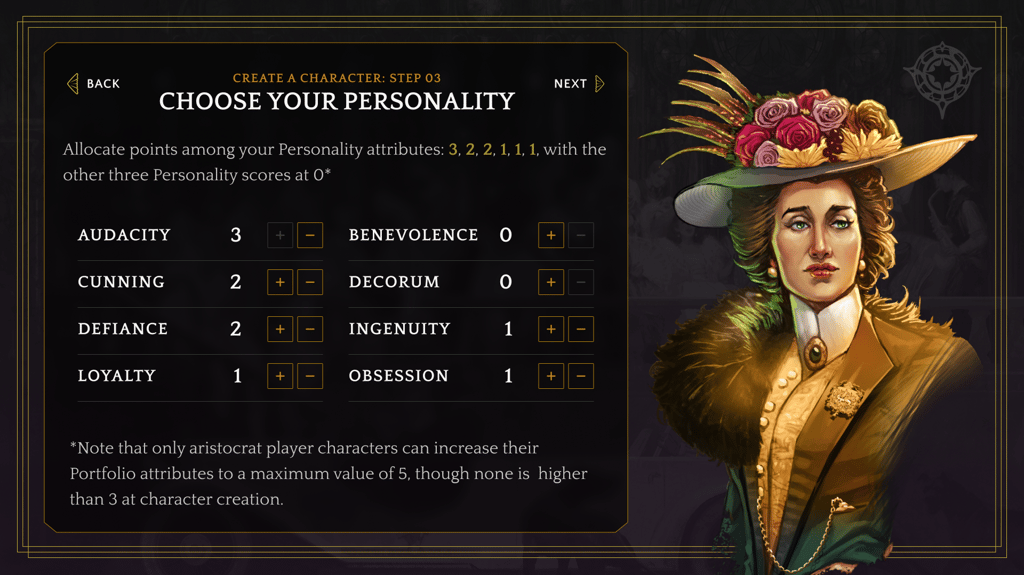Raise Ingenuity with the plus button
Viewport: 1024px width, 575px height.
pos(551,329)
